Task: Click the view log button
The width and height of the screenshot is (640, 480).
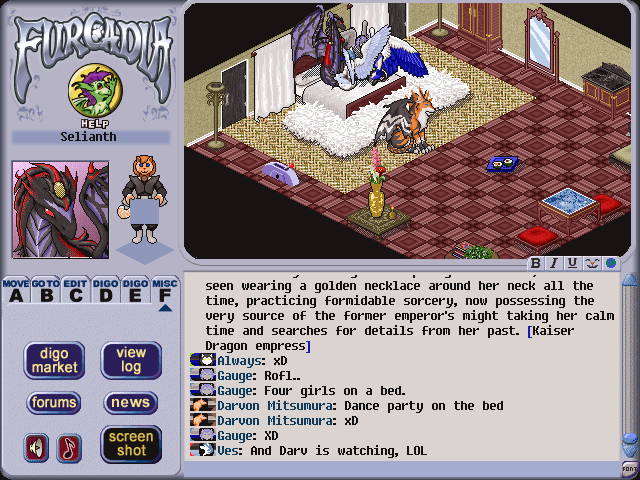Action: click(x=131, y=361)
